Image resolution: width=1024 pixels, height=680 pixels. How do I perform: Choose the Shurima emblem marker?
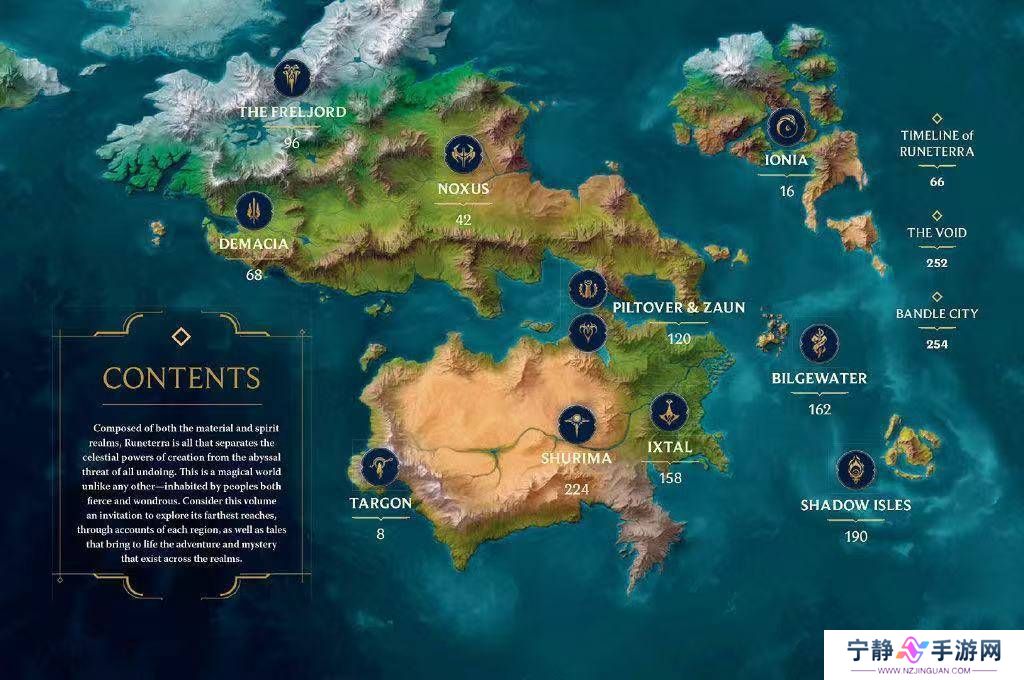577,424
